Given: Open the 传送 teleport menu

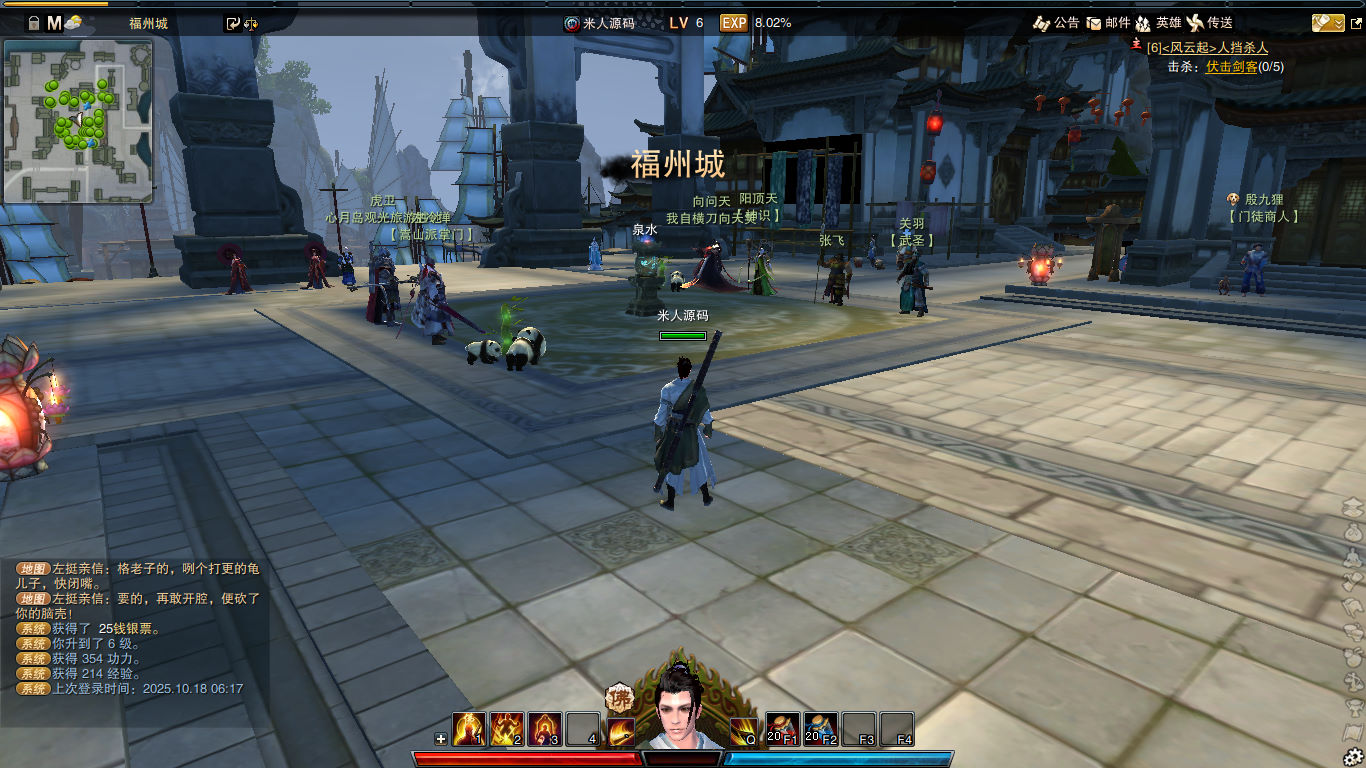Looking at the screenshot, I should [x=1210, y=22].
